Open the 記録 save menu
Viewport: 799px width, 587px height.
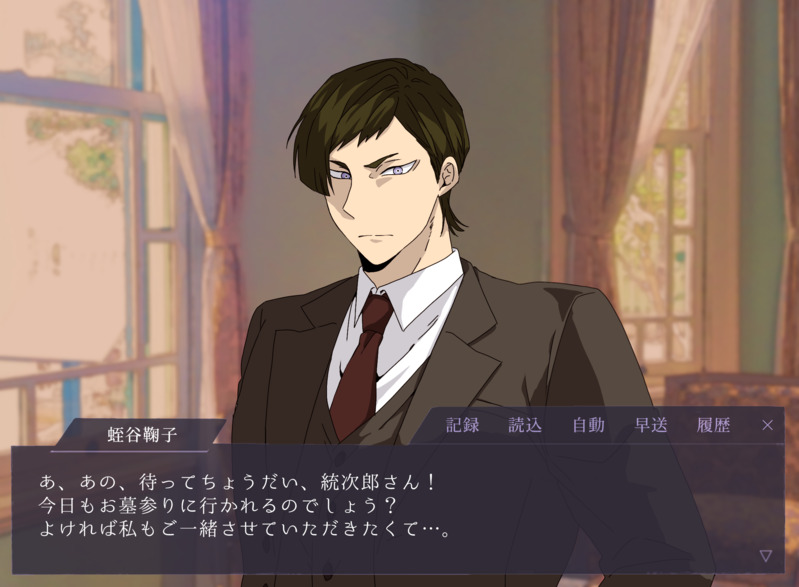[x=462, y=425]
